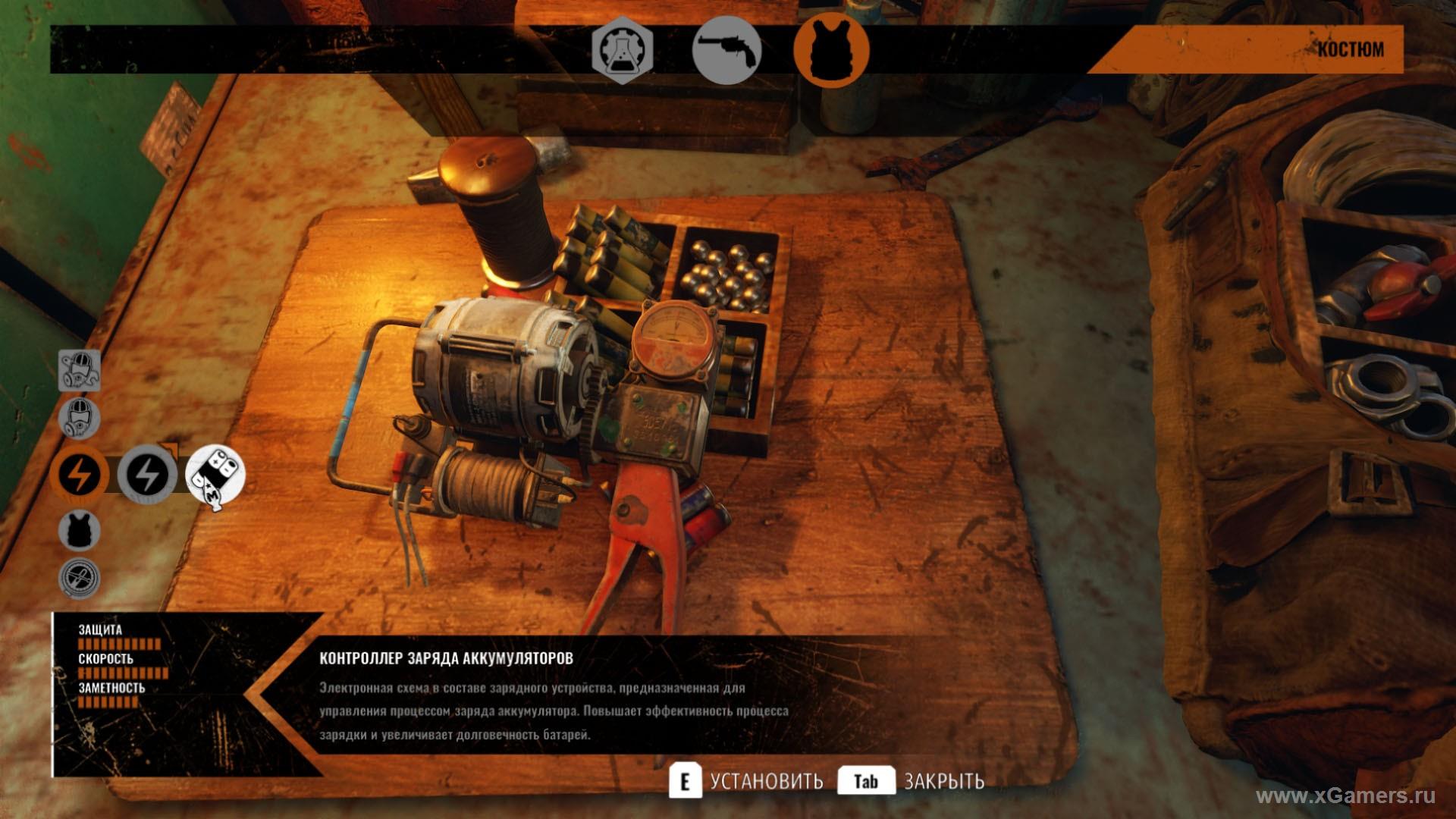Open the crafting flask-and-gear tab

coord(622,50)
